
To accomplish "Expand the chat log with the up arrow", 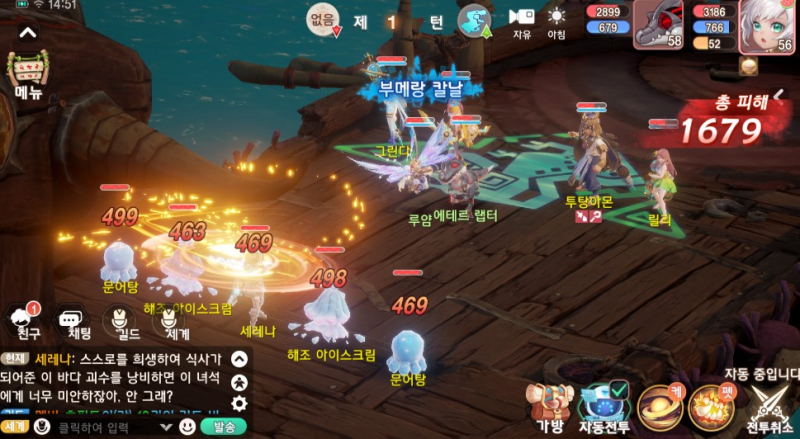I will (239, 358).
